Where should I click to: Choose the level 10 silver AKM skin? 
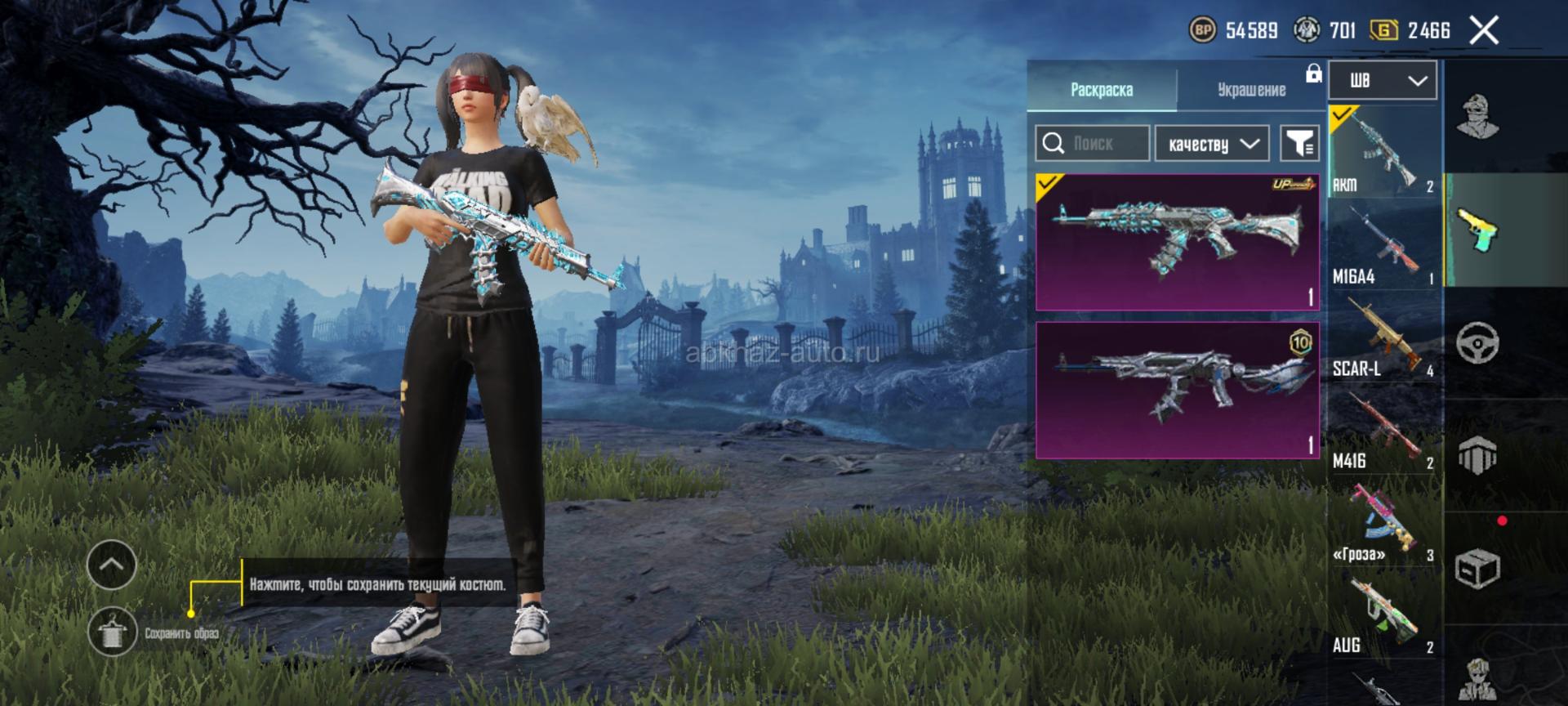tap(1177, 390)
